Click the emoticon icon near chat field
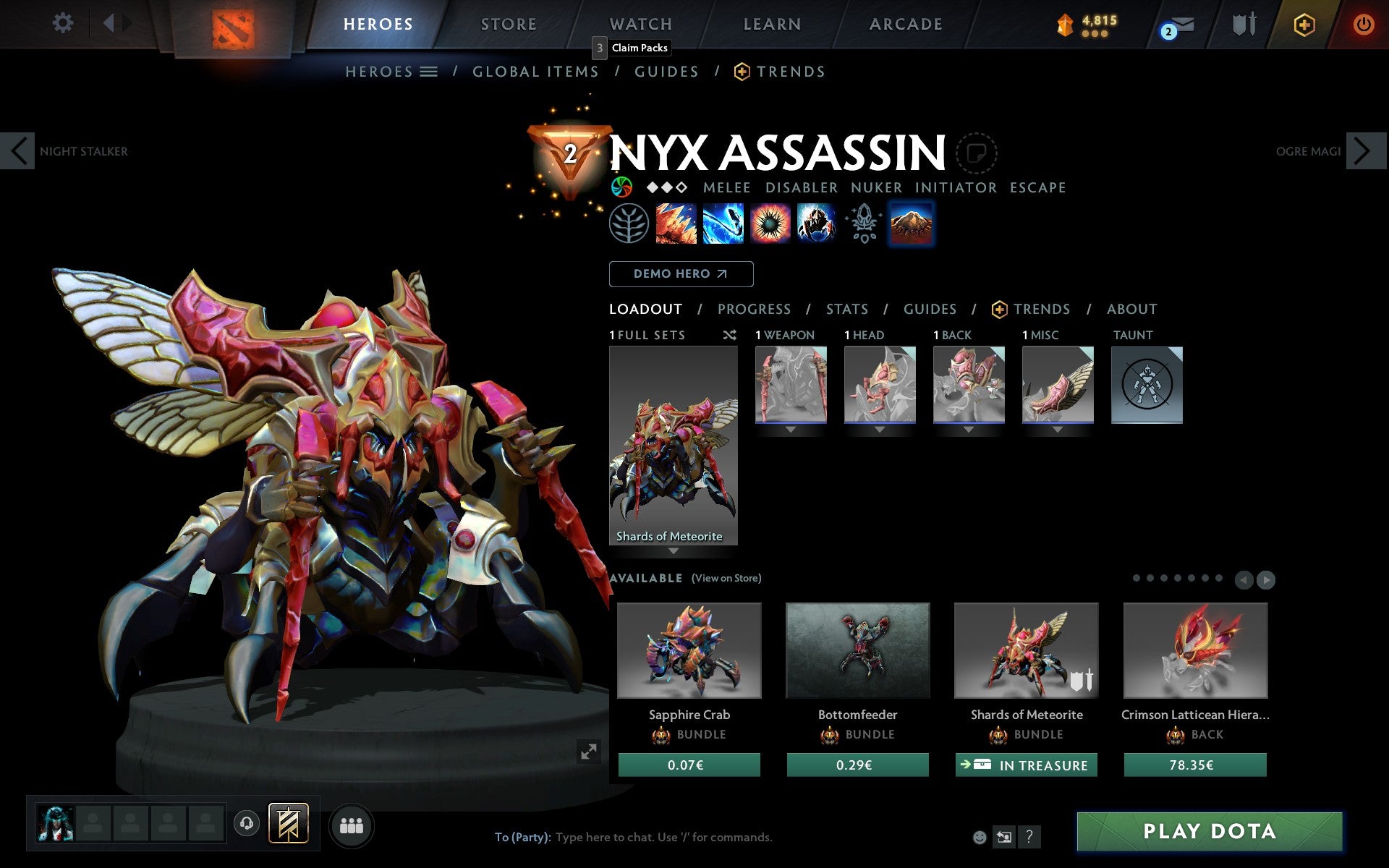Screen dimensions: 1389x868 click(981, 837)
